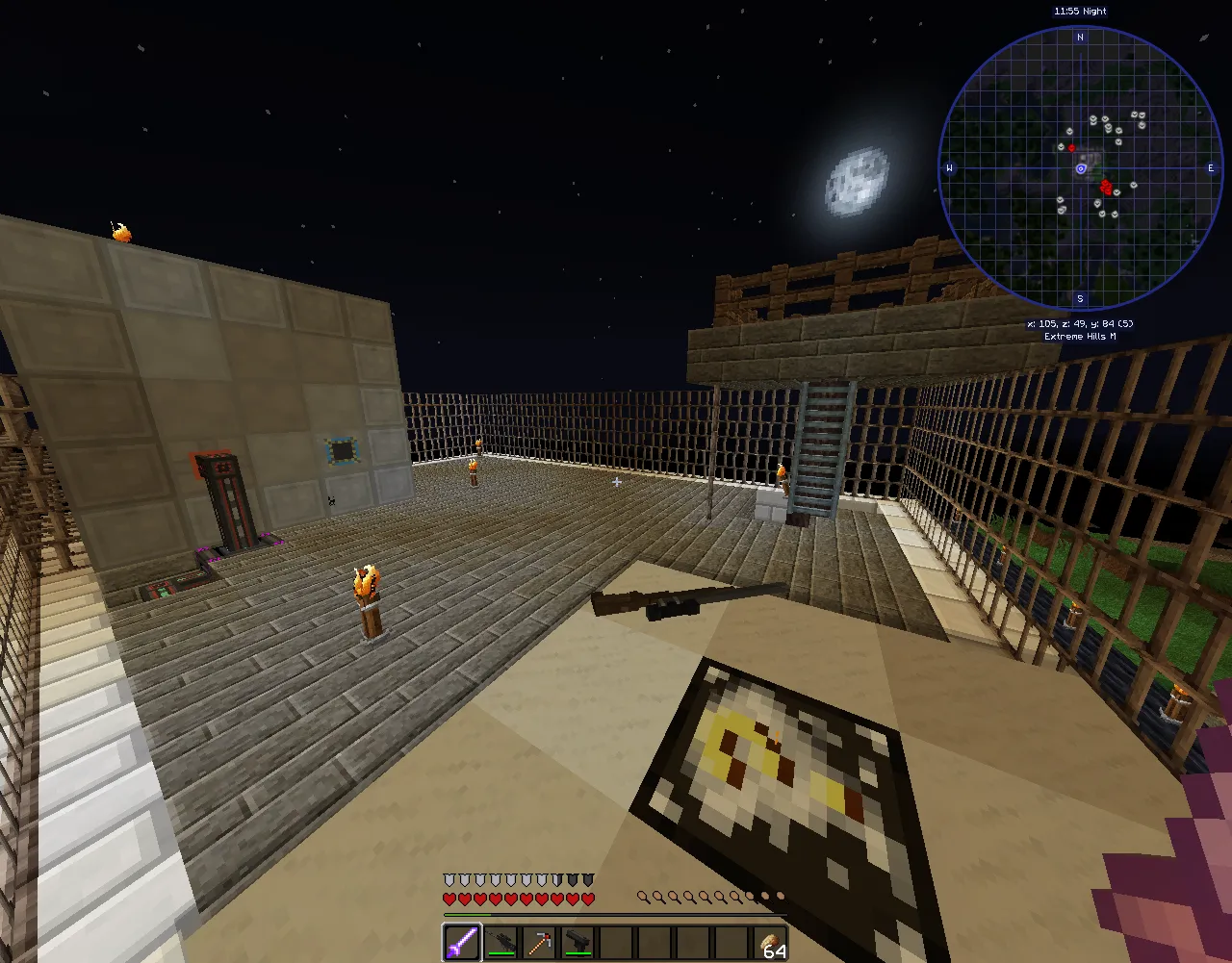Click the "Extreme Hills M" biome label
Screen dimensions: 1232x963
[1080, 337]
